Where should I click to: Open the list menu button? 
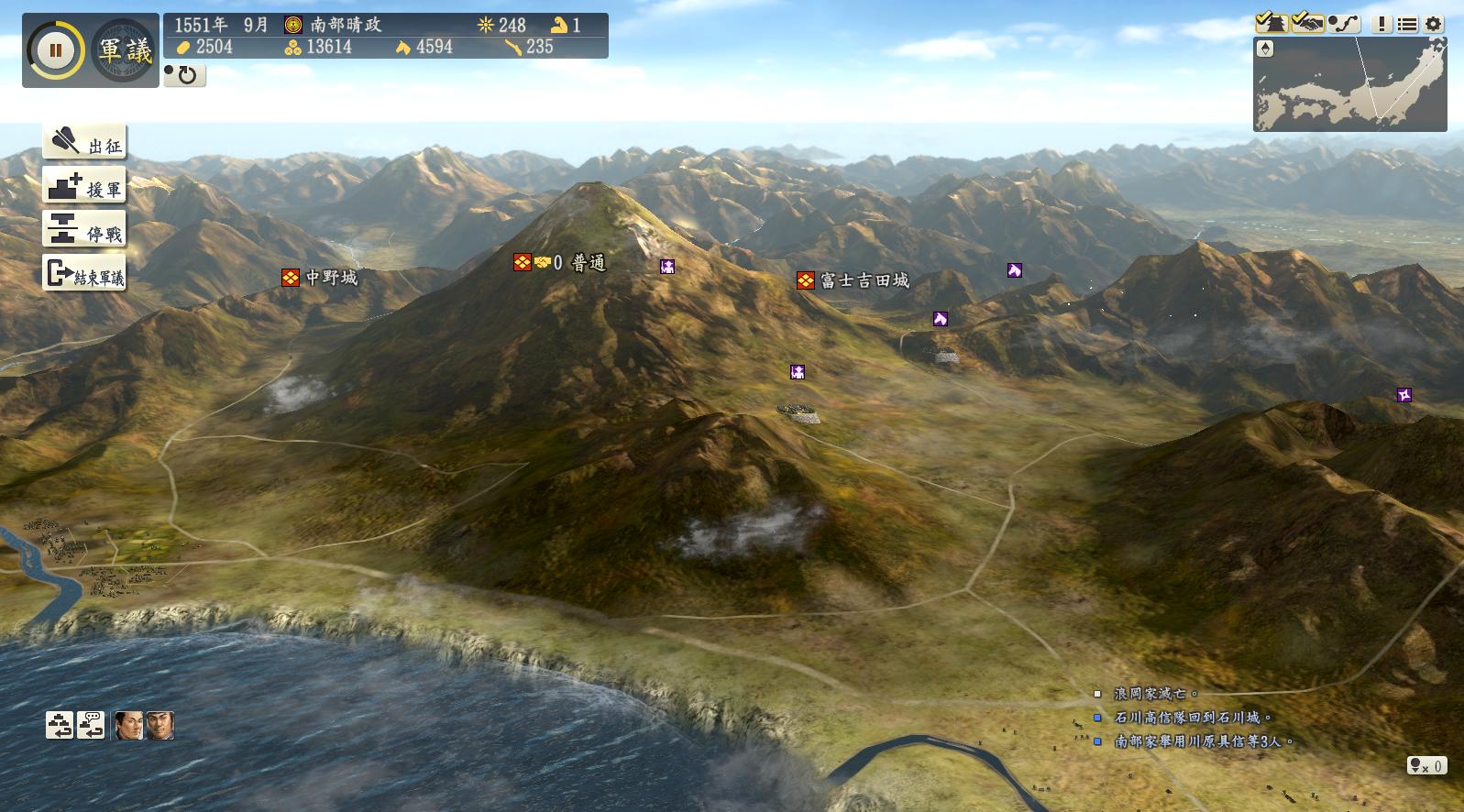pos(1407,24)
